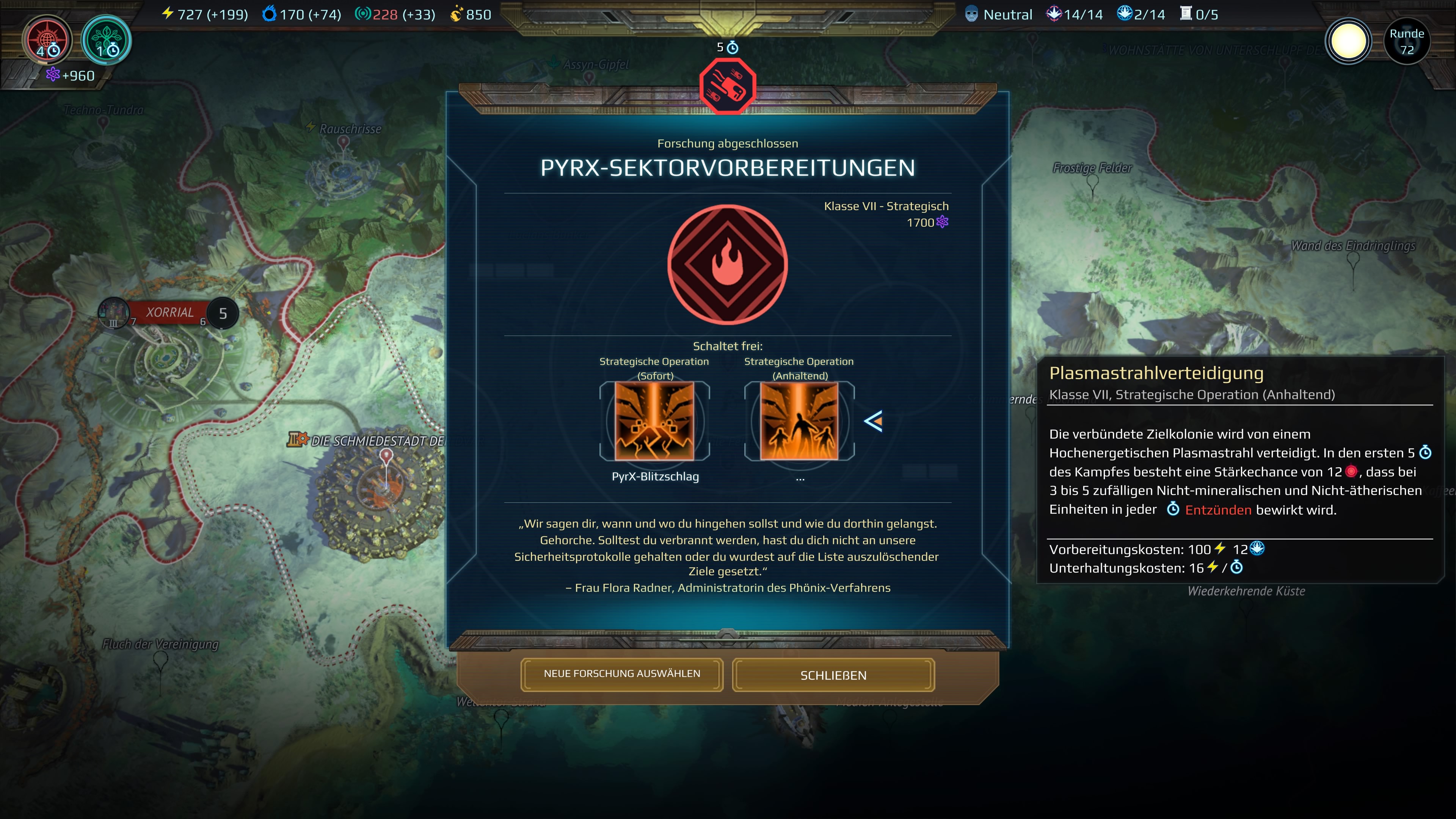This screenshot has width=1456, height=819.
Task: Select the ongoing Strategische Operation (Anhaltend) icon
Action: point(799,421)
